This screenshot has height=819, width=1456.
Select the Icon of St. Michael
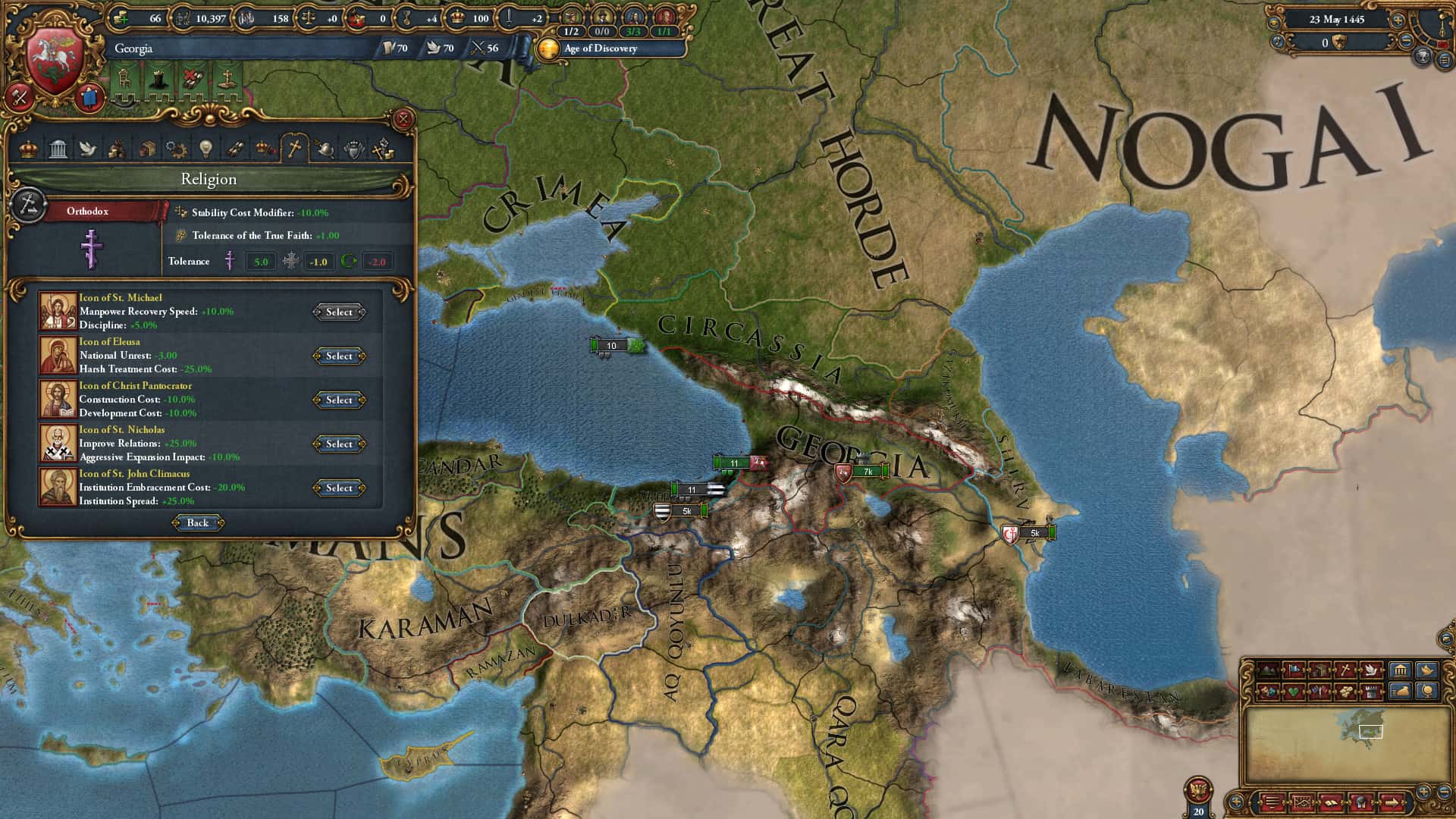(338, 312)
